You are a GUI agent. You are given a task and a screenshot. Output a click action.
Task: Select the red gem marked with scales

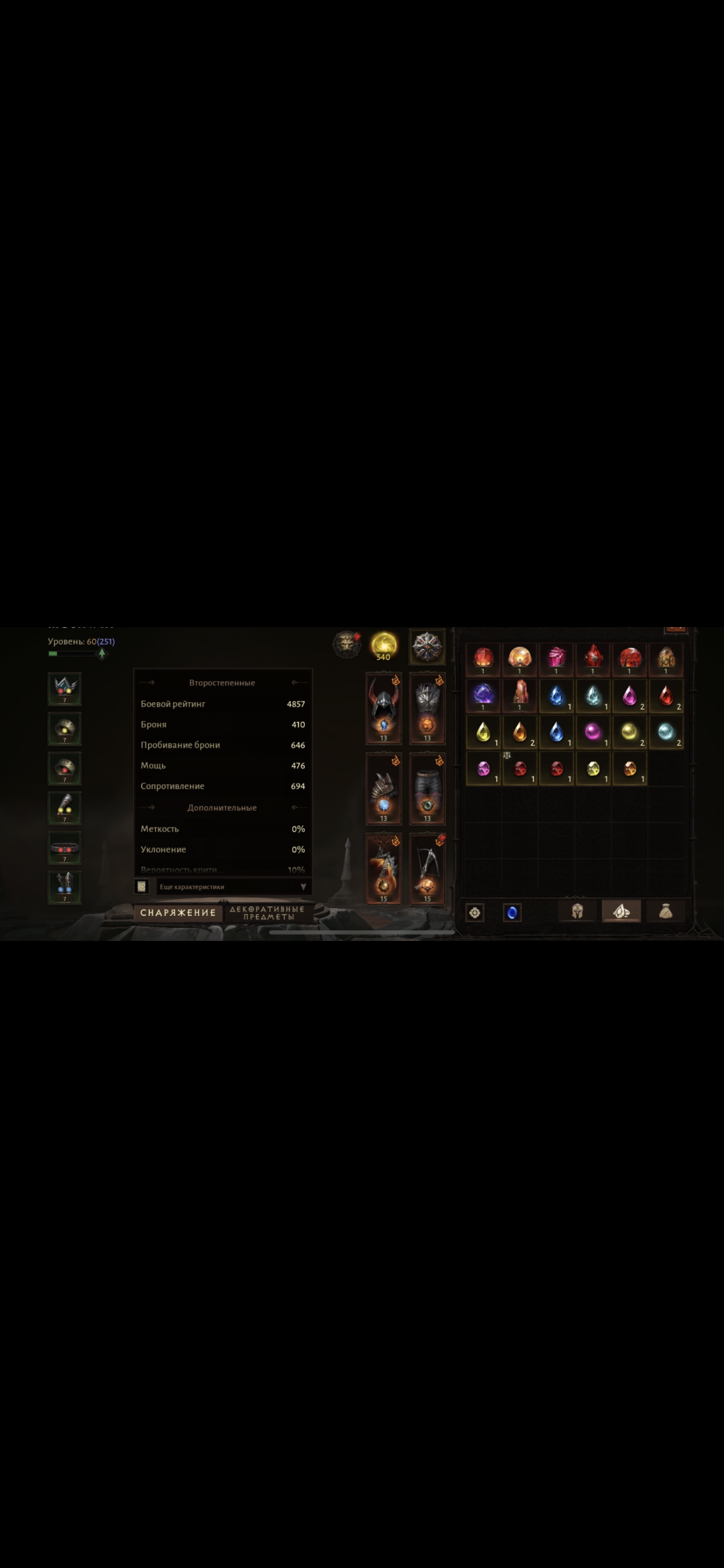(519, 768)
